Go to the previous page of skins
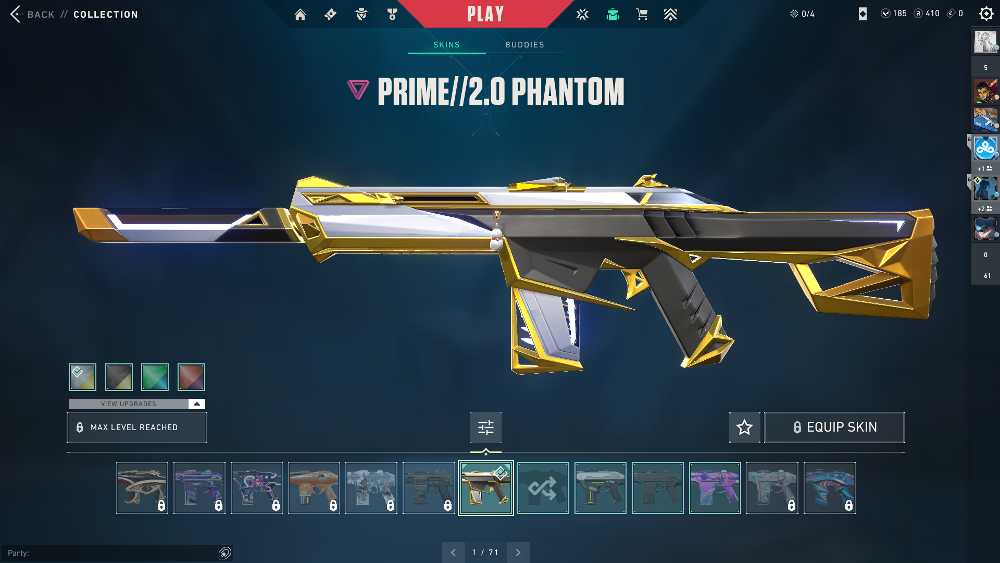 tap(454, 552)
